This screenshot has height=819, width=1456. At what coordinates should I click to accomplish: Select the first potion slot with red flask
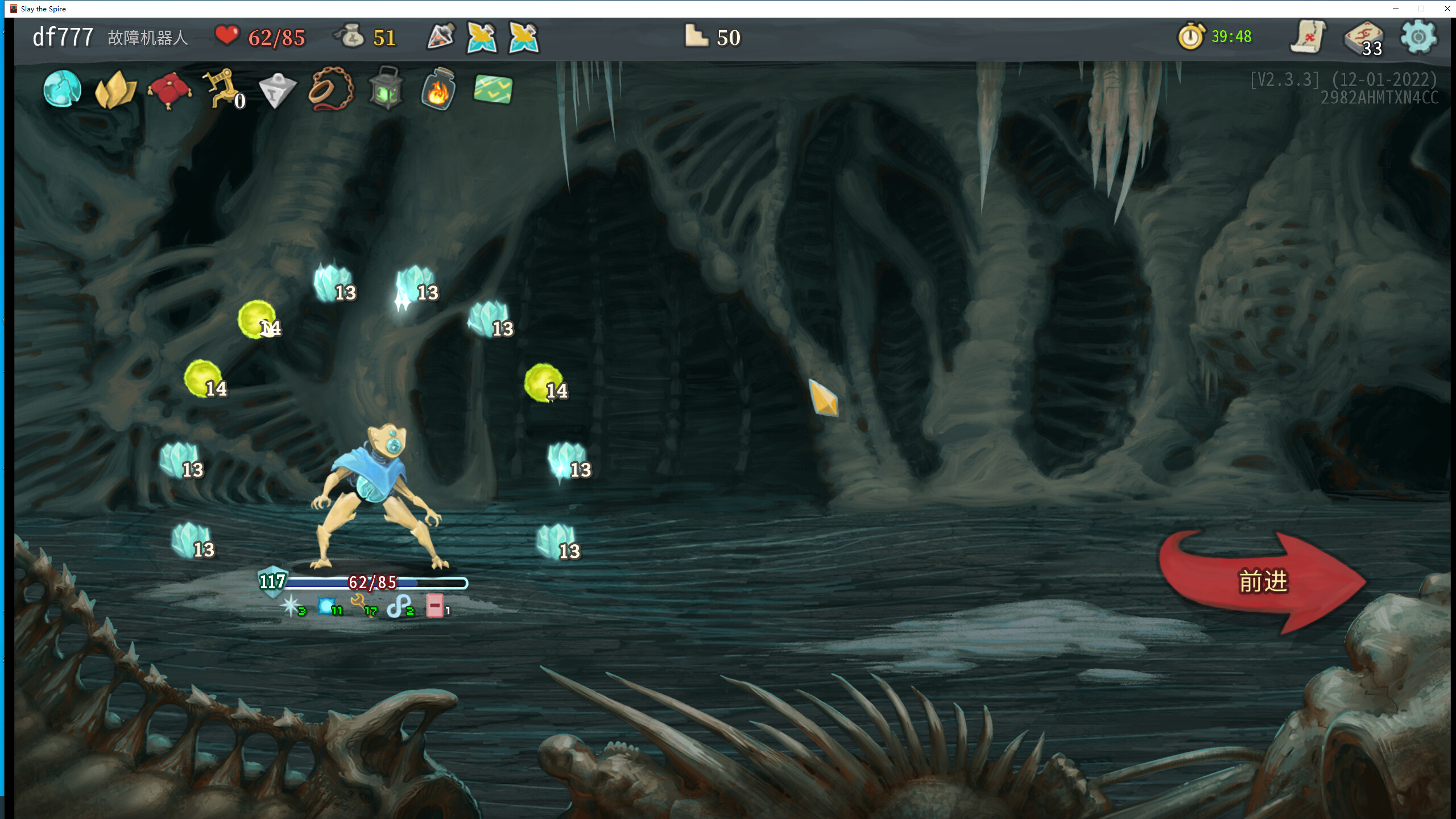tap(441, 38)
